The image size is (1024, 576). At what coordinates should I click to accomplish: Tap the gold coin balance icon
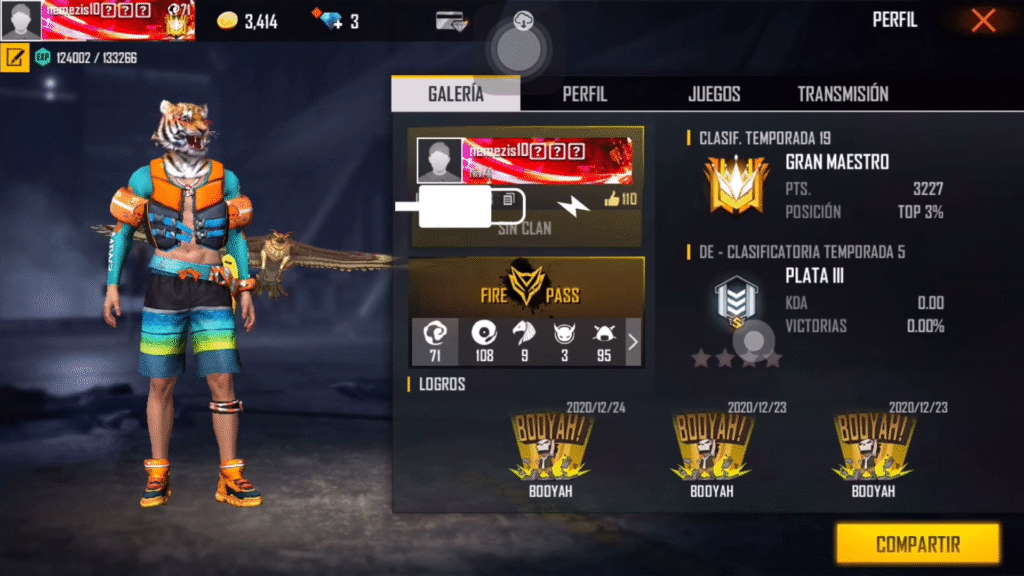click(229, 21)
